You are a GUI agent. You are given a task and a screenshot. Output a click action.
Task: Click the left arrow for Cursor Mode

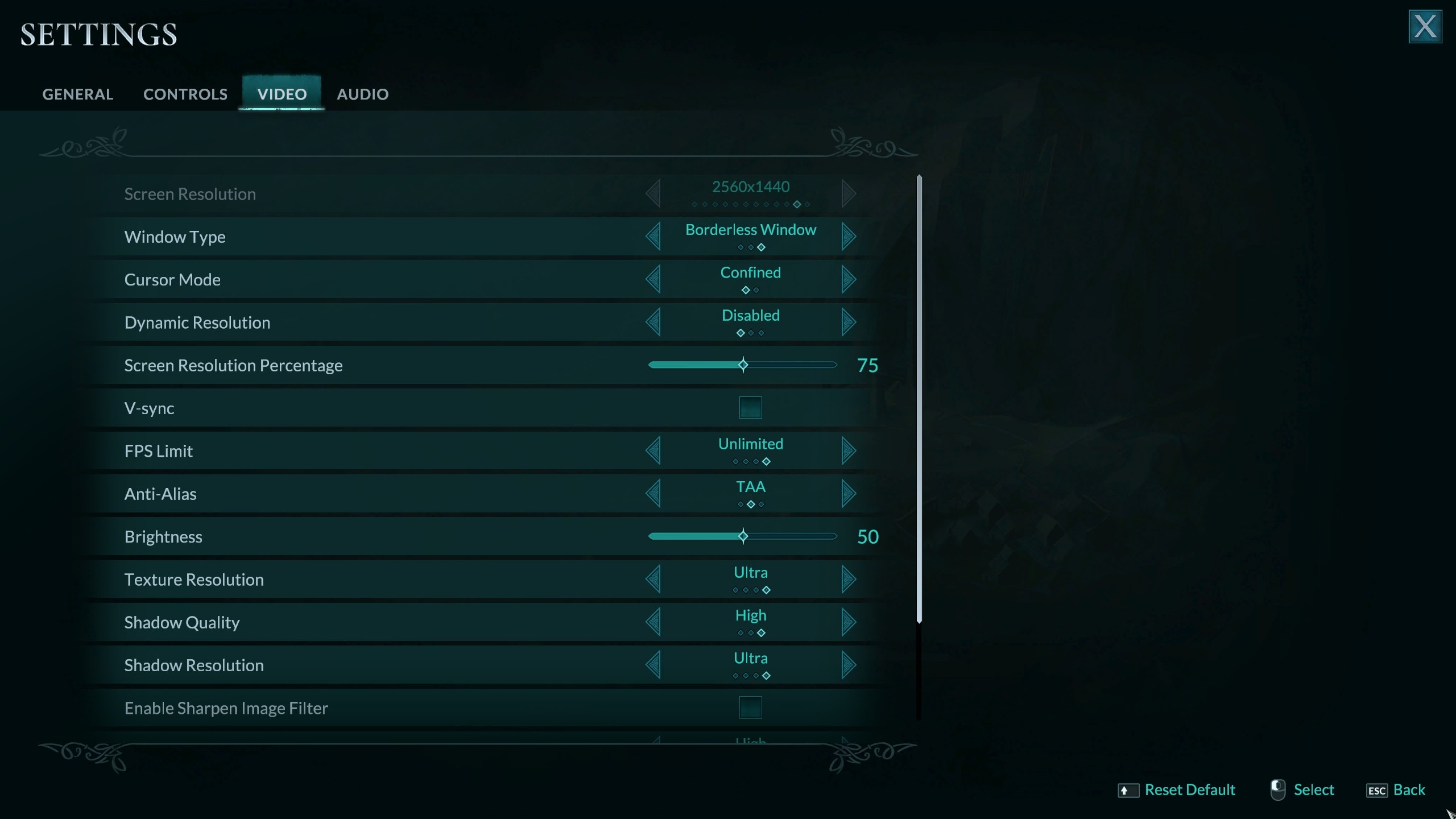(x=653, y=279)
